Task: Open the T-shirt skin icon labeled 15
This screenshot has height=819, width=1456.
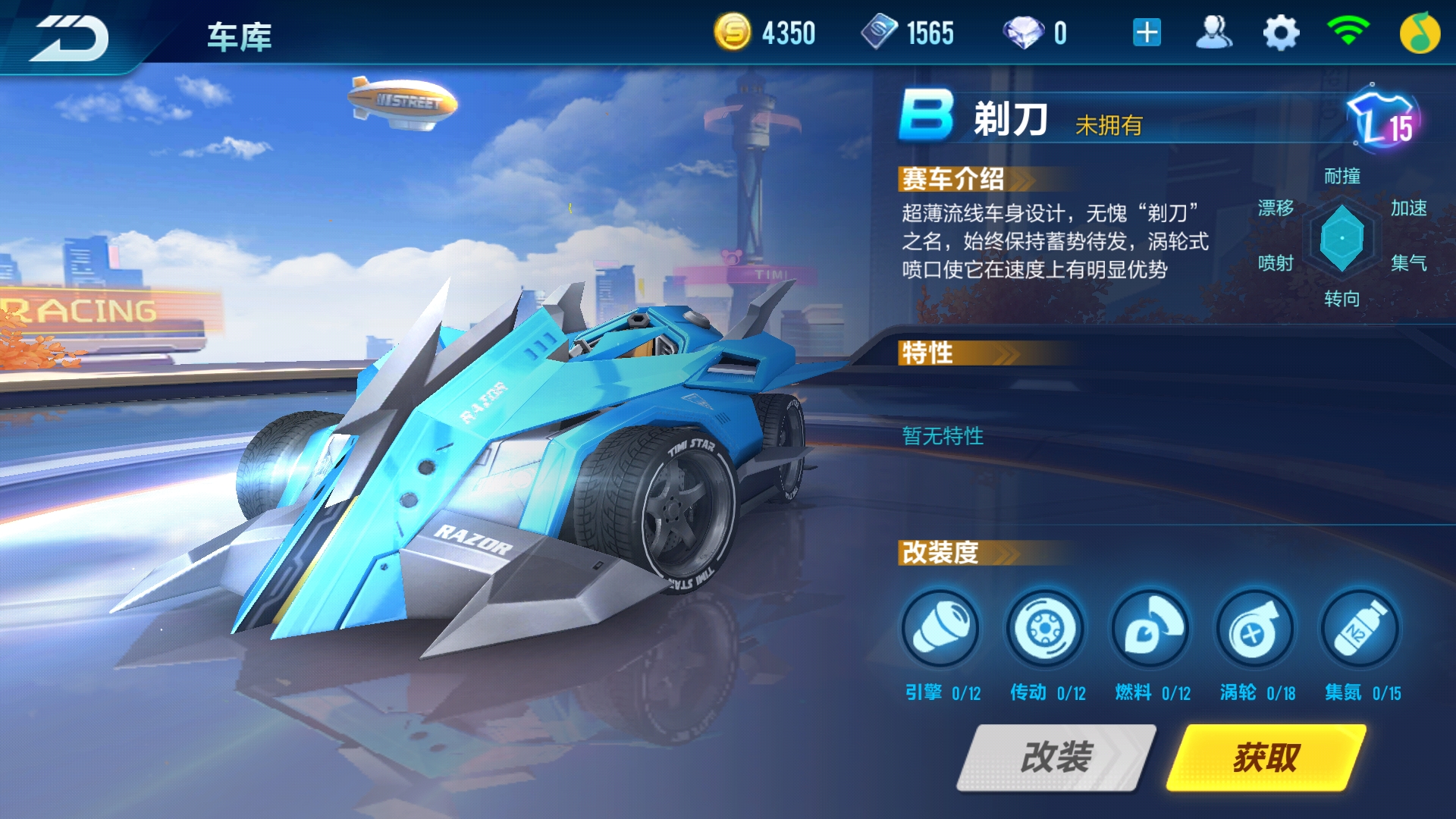Action: (x=1383, y=120)
